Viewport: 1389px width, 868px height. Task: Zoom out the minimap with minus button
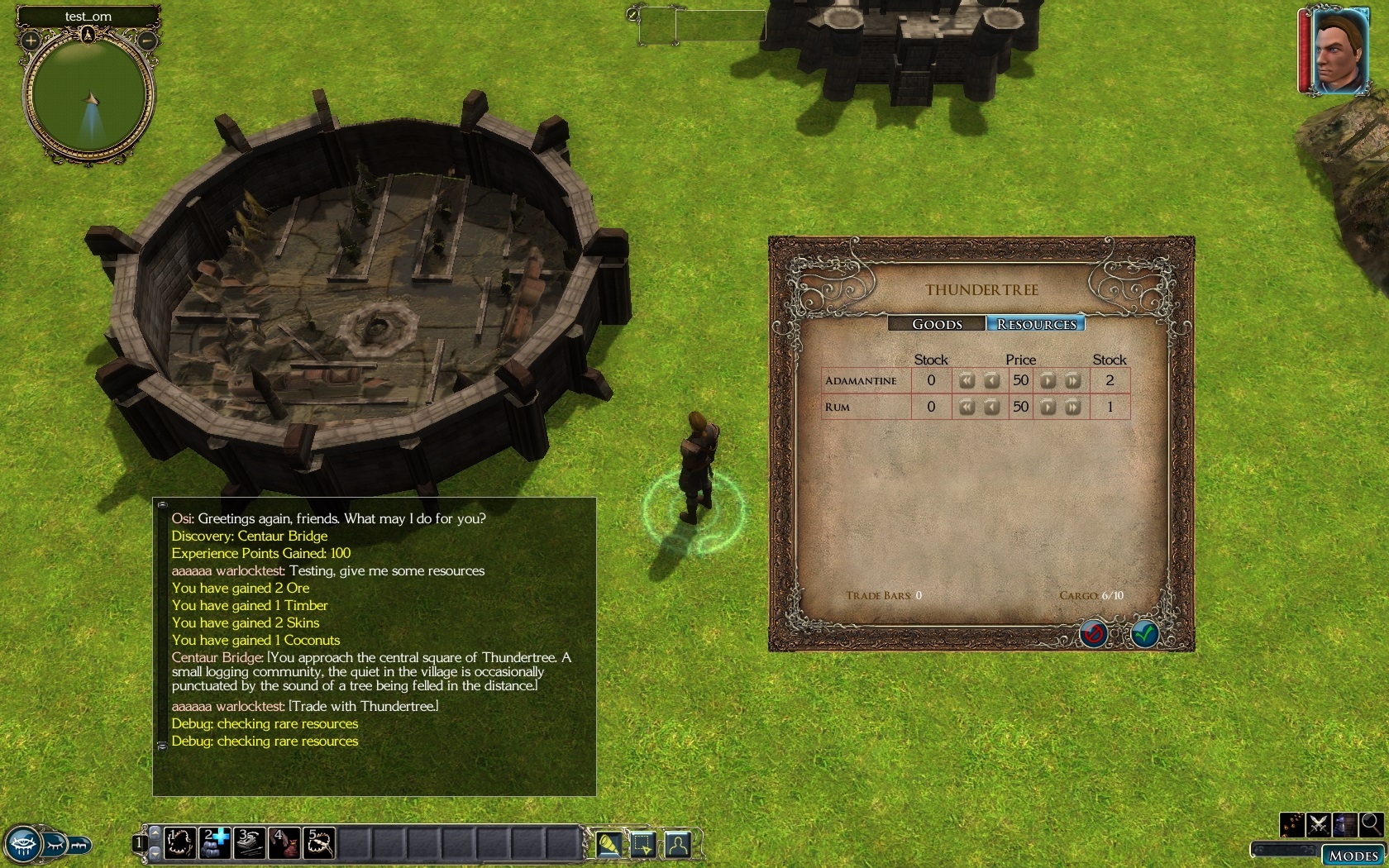(x=147, y=40)
